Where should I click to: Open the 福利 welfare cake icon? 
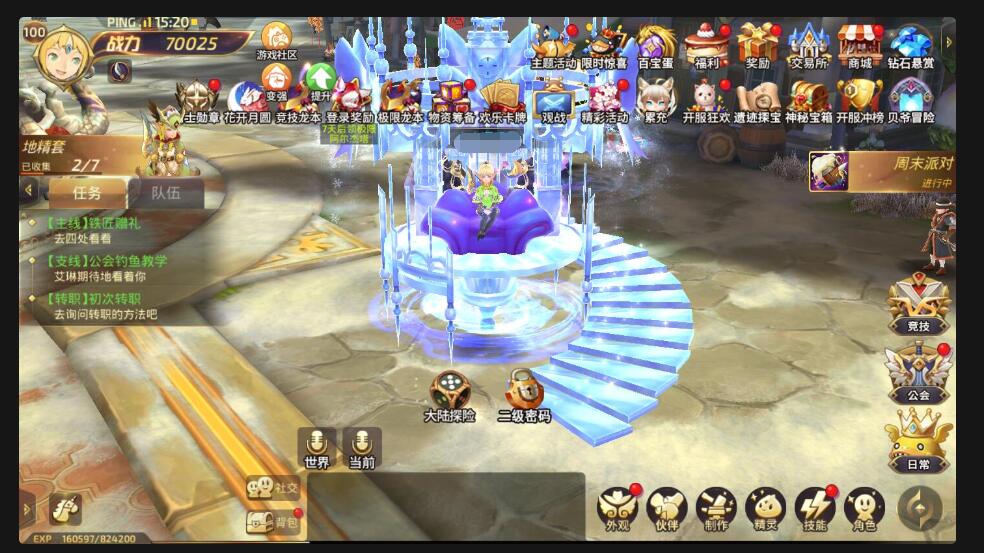coord(707,46)
